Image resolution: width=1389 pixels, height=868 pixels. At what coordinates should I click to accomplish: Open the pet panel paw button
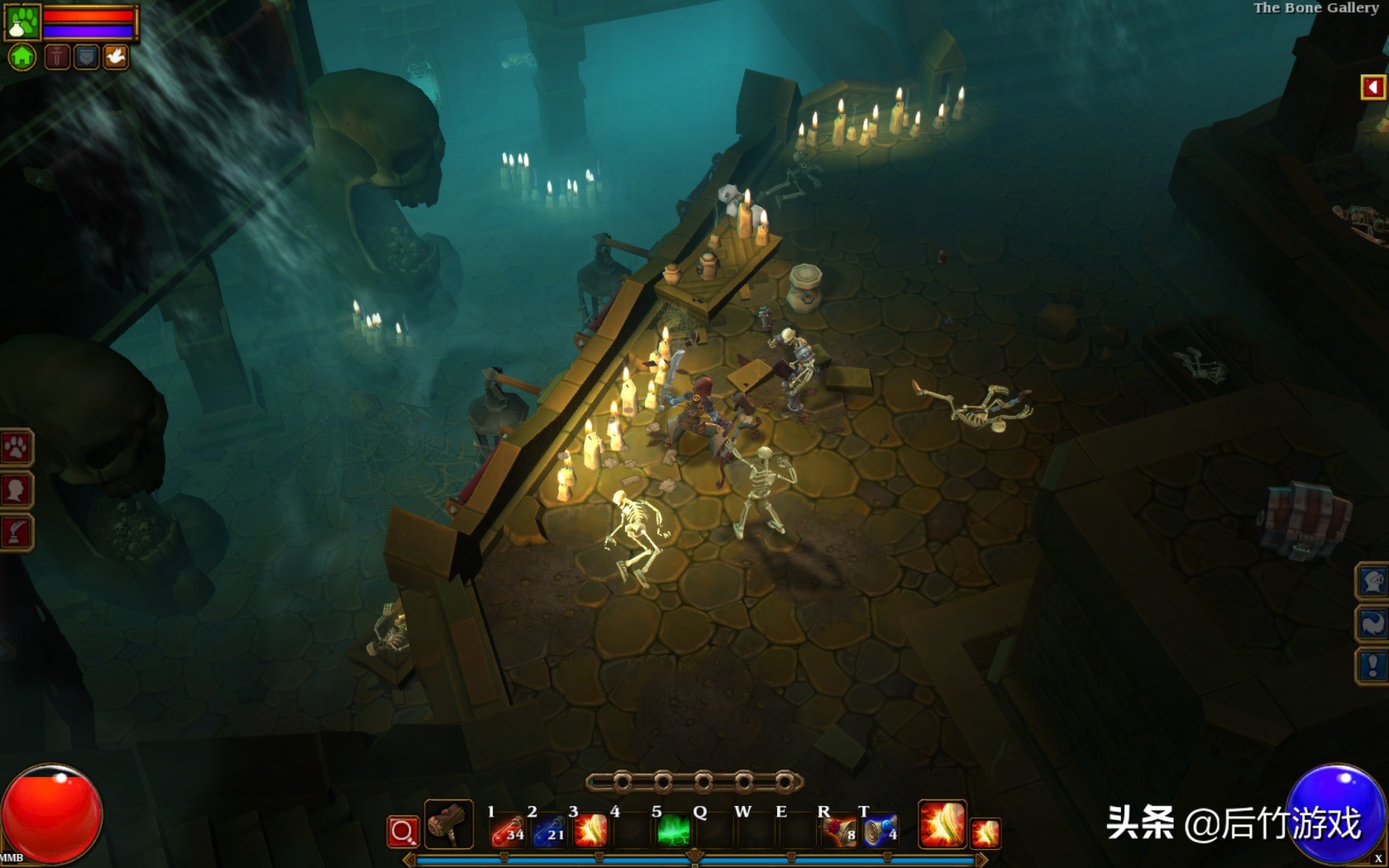[16, 448]
